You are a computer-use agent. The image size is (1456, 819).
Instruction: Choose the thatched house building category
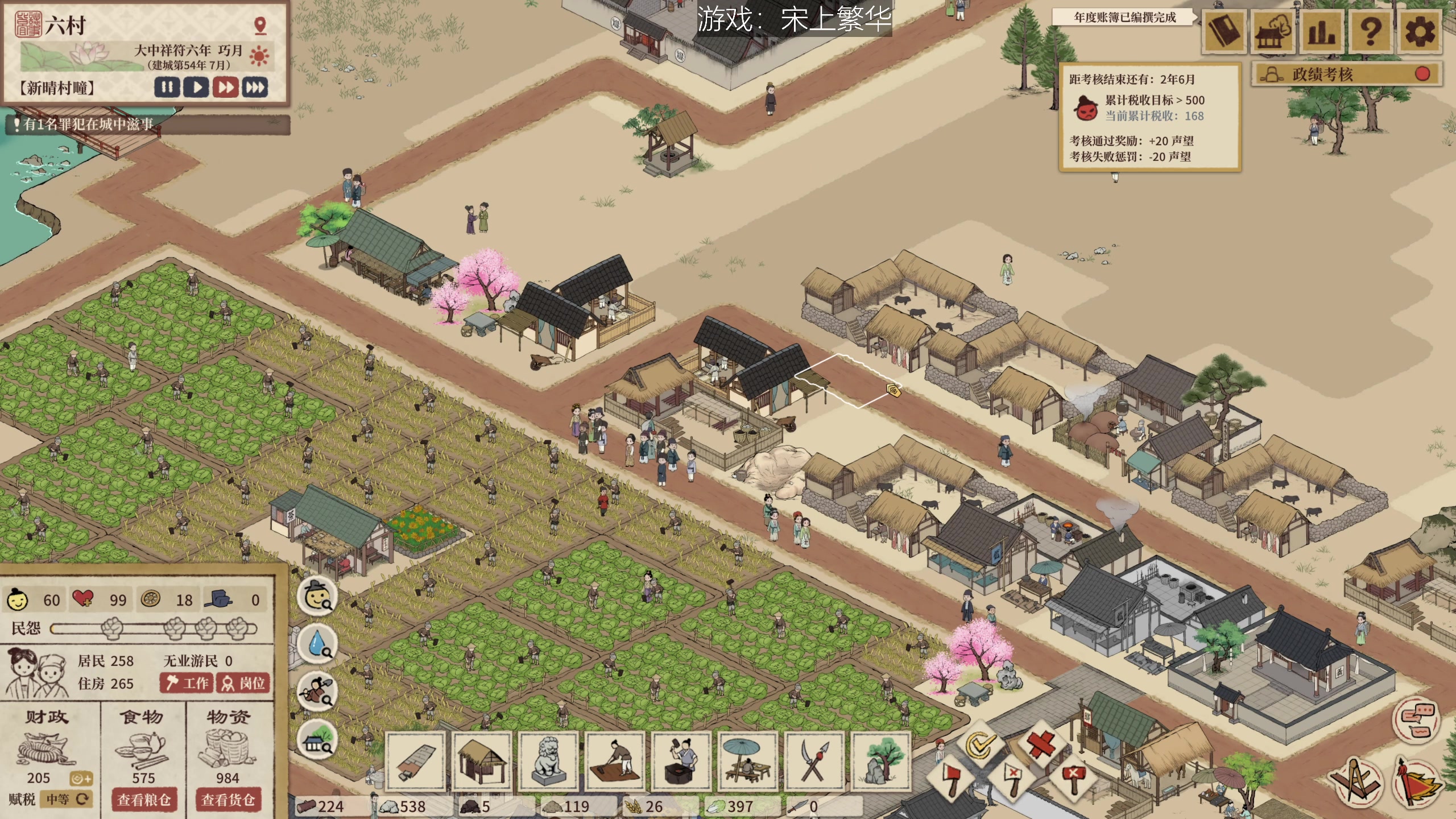482,760
